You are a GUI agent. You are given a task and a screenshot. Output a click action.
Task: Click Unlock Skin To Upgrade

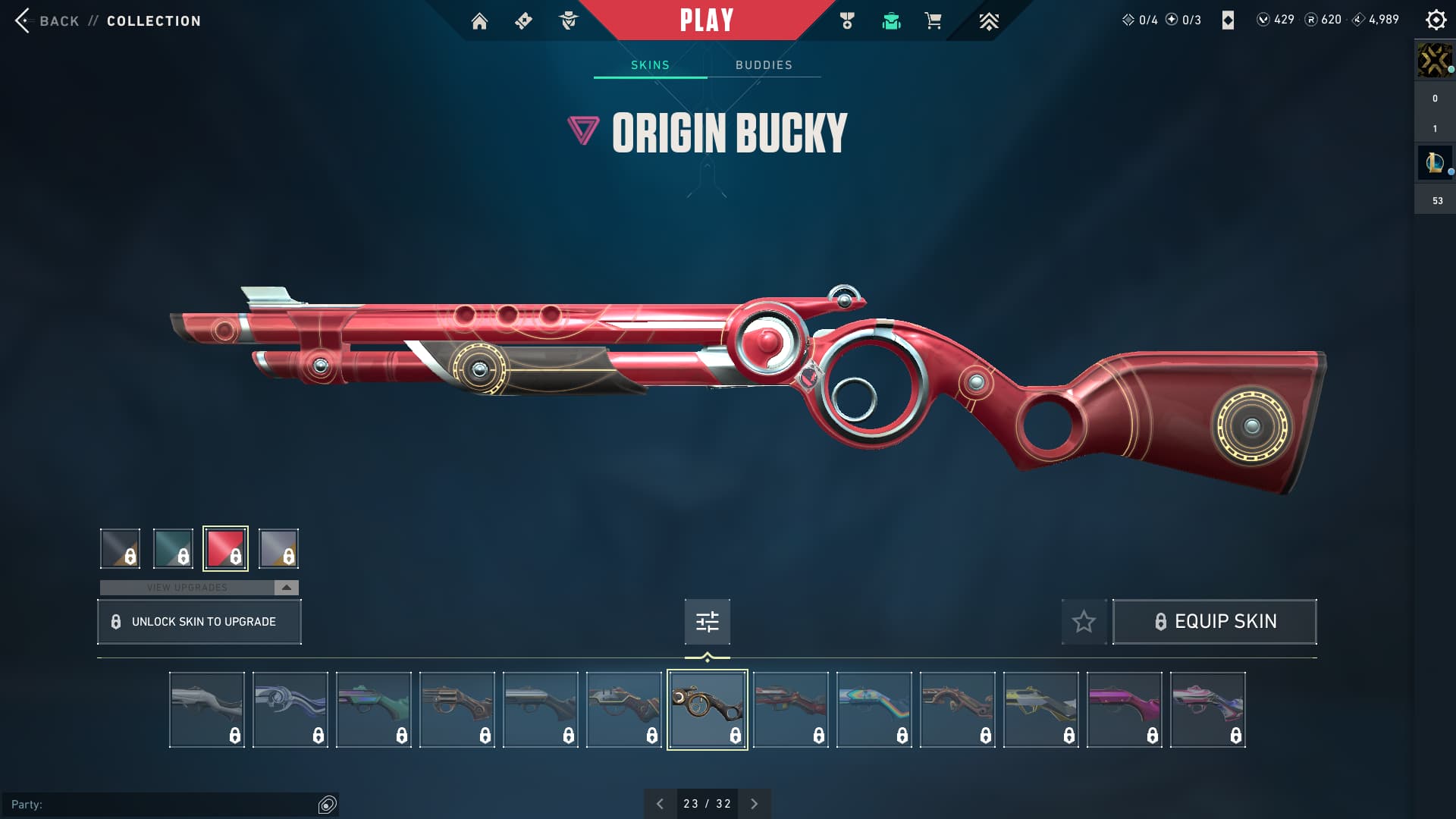[199, 622]
